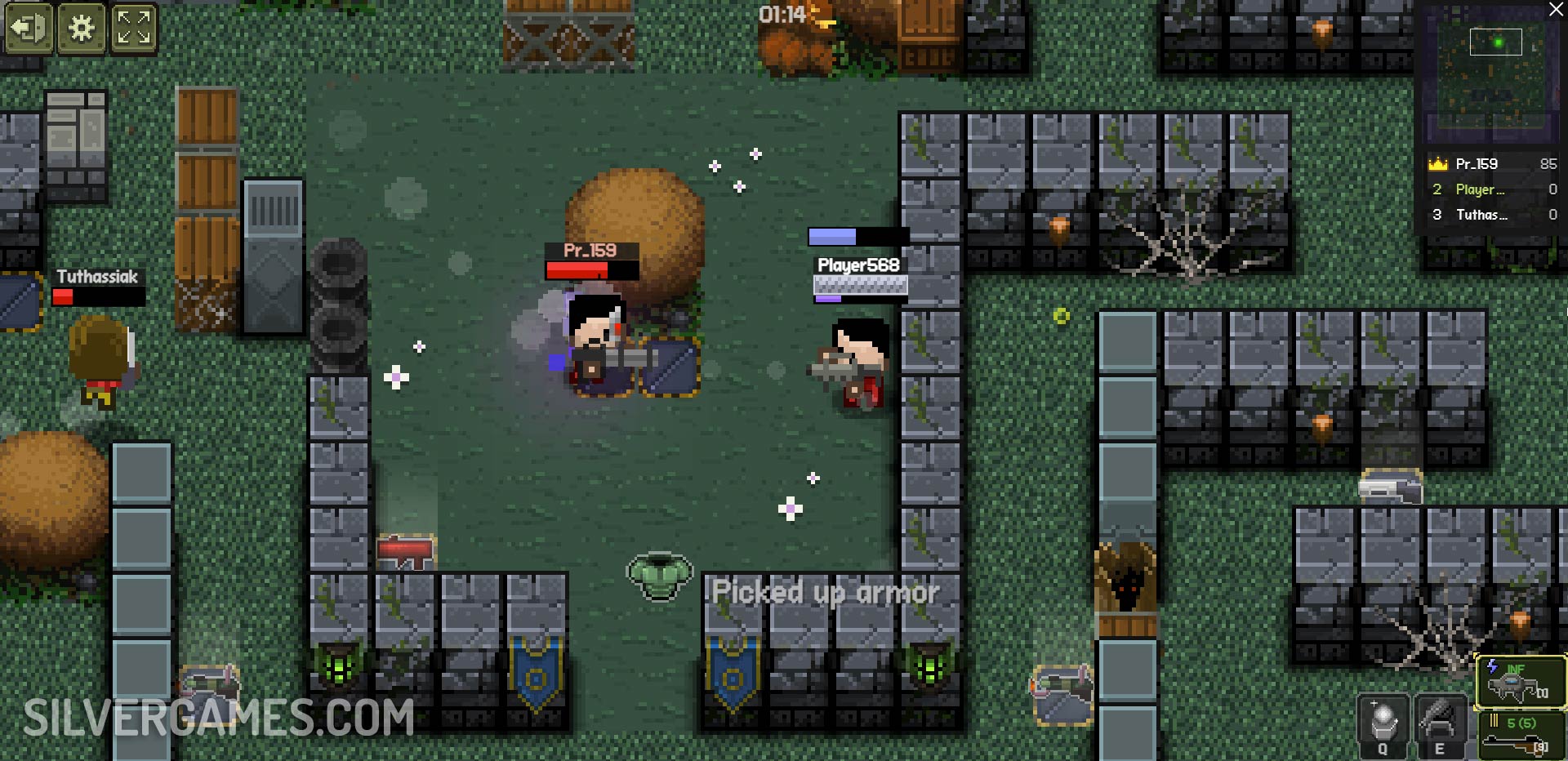The height and width of the screenshot is (761, 1568).
Task: Select the energy gun weapon slot
Action: (1520, 681)
